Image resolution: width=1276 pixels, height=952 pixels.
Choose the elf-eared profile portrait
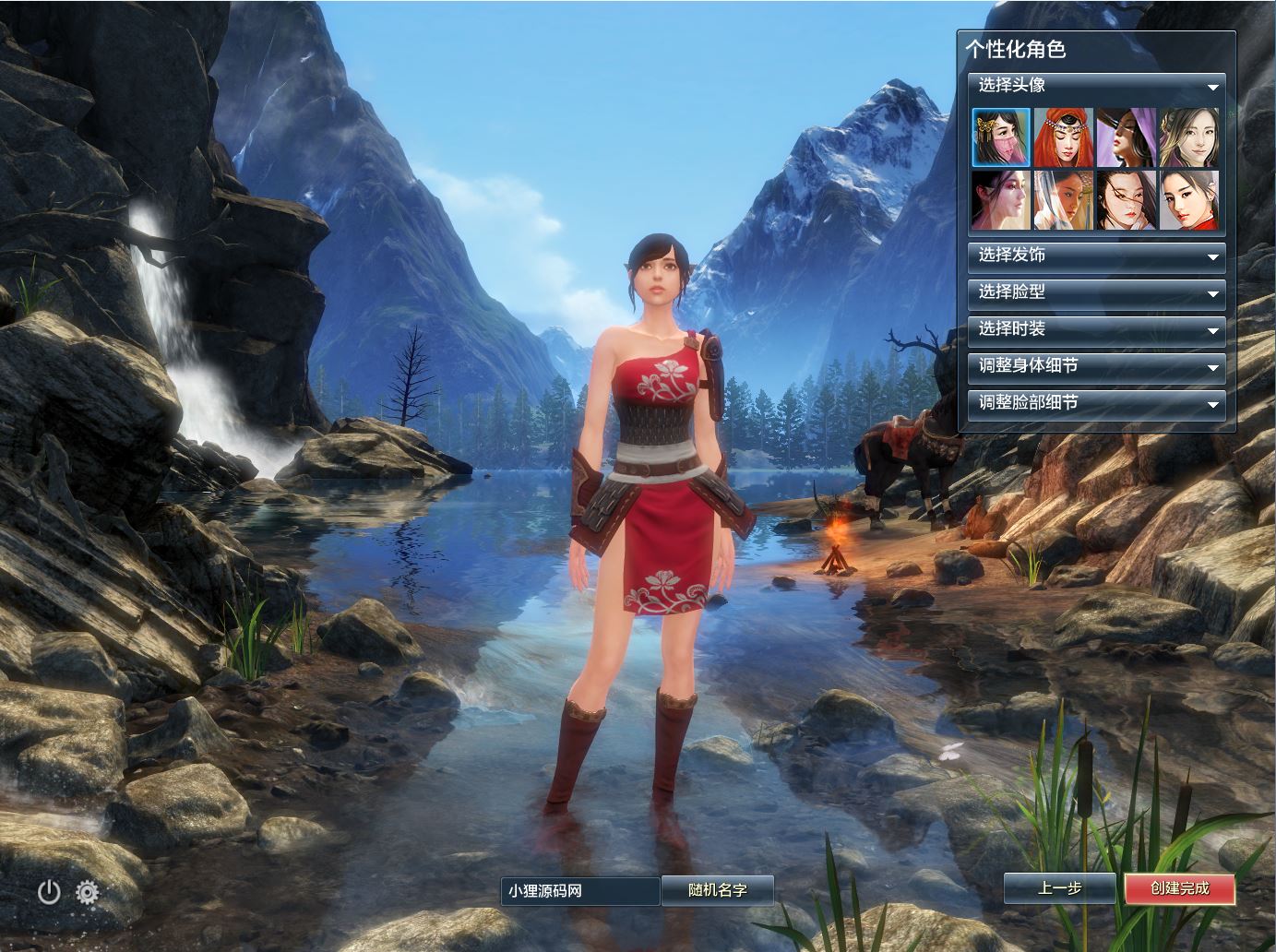[x=1001, y=199]
